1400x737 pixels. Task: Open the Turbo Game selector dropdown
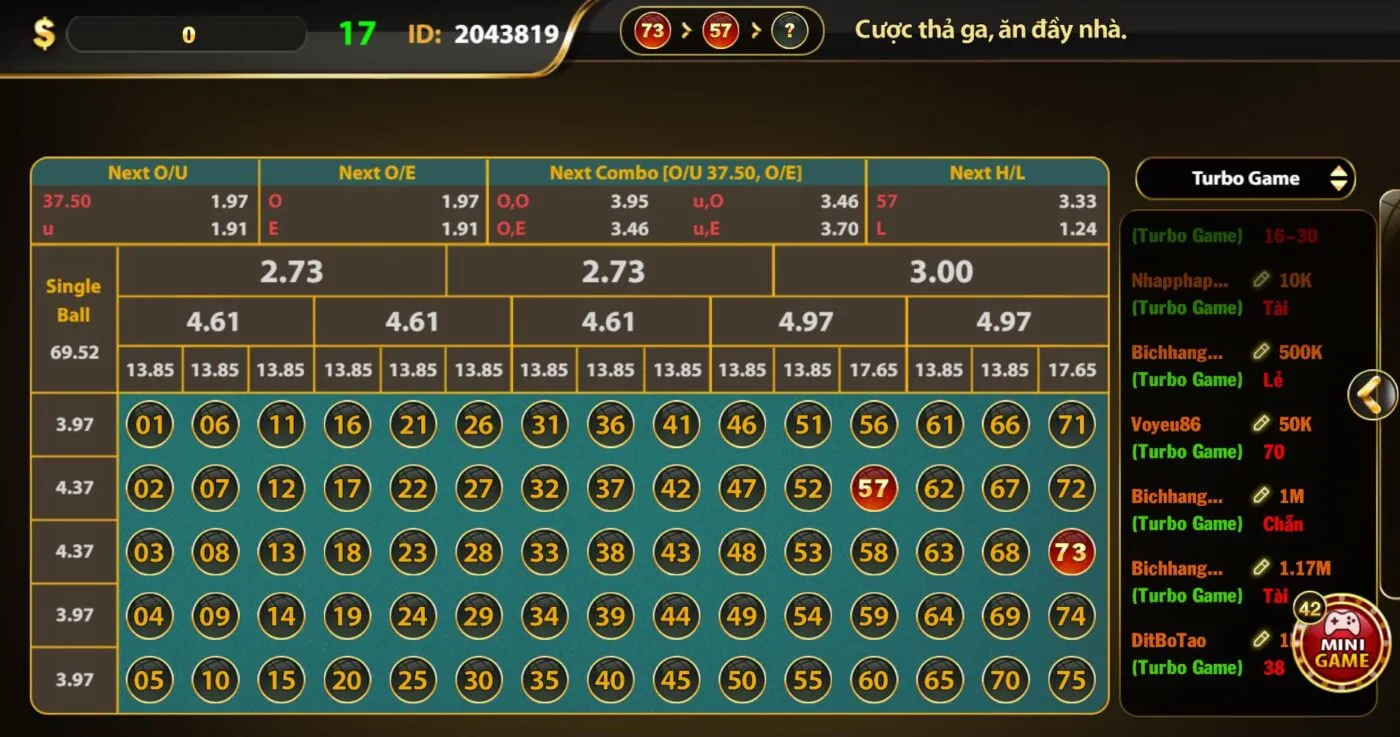click(1245, 177)
